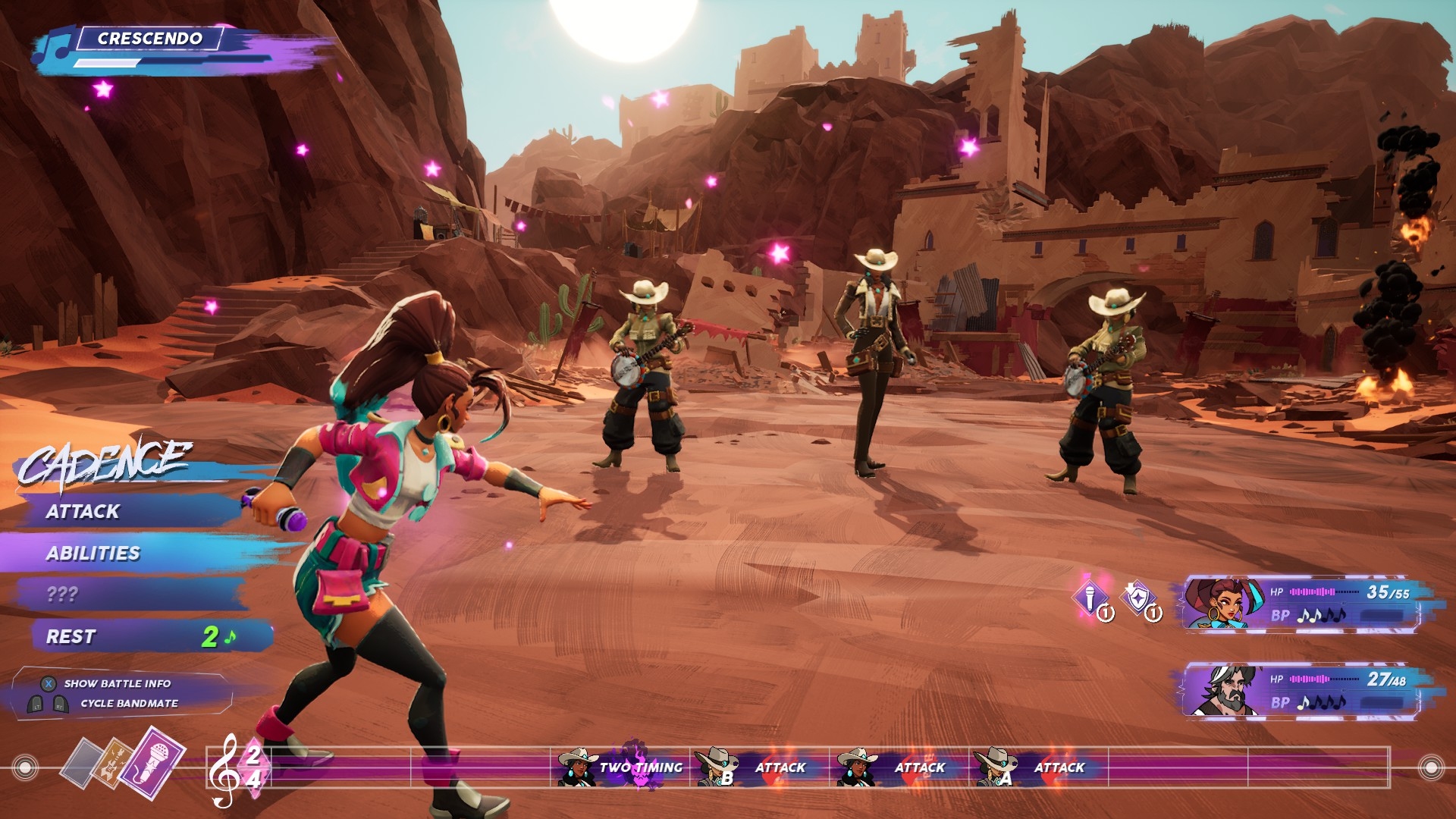Image resolution: width=1456 pixels, height=819 pixels.
Task: Select the bearded bandmate's portrait panel
Action: point(1301,690)
